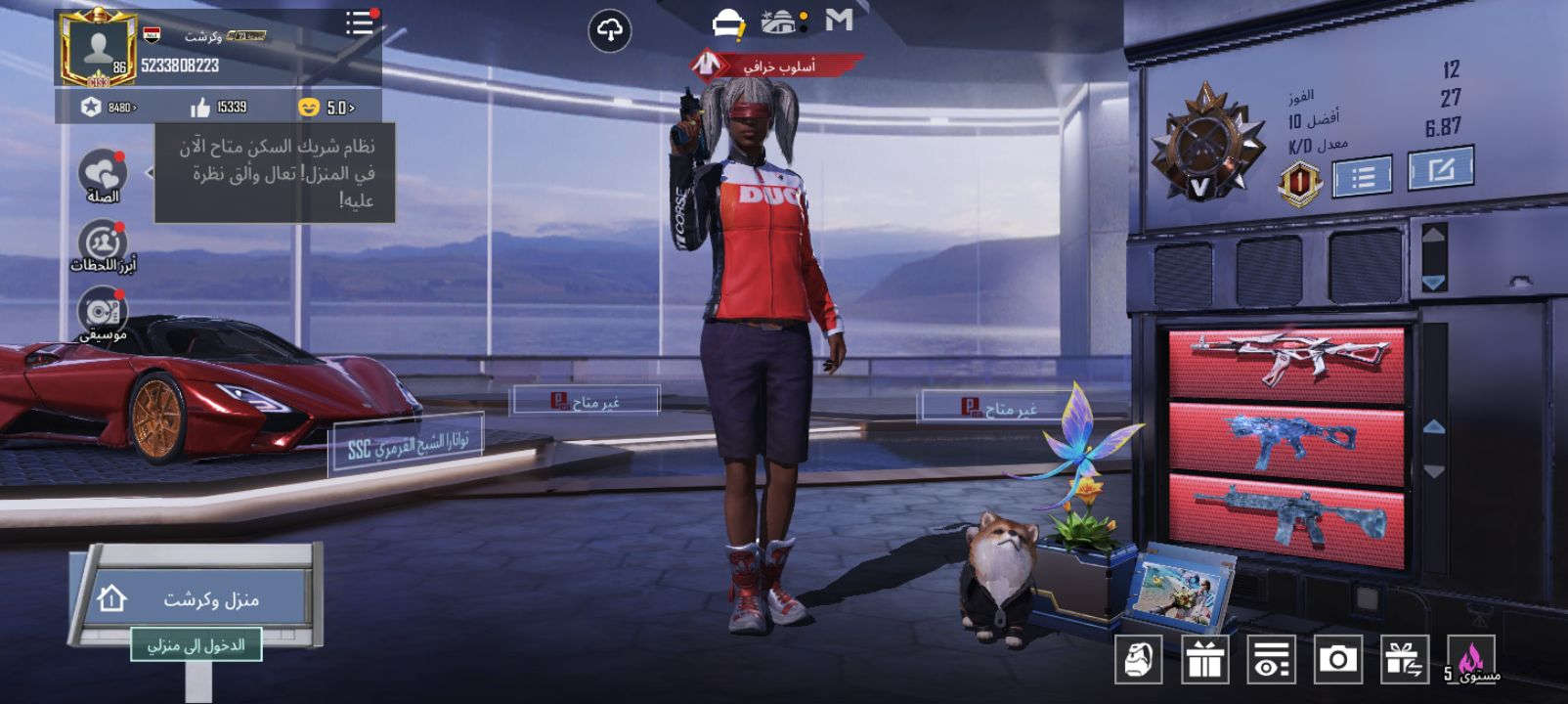Open the stone head statue icon
This screenshot has height=704, width=1568.
click(1139, 660)
